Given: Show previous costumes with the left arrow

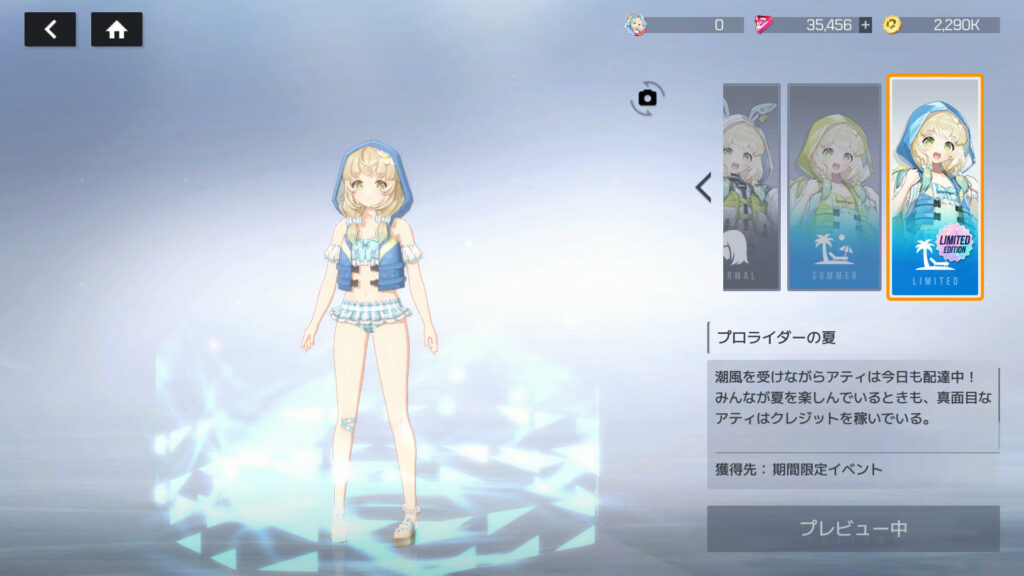Looking at the screenshot, I should pos(703,187).
